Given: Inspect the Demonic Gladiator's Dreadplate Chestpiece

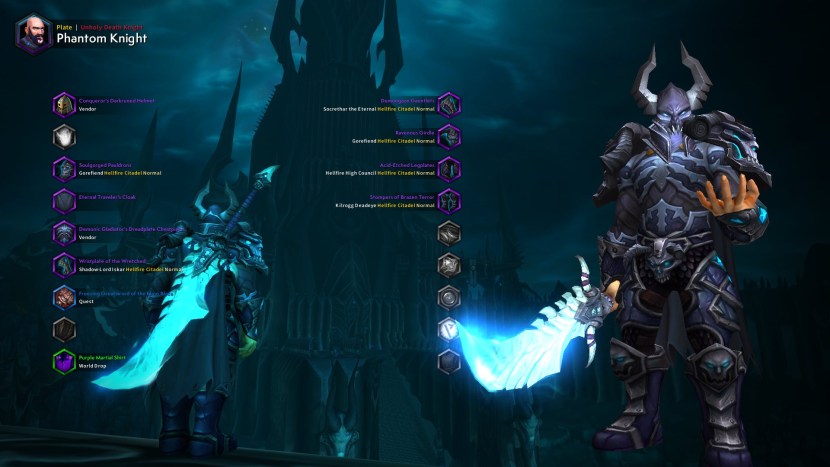Looking at the screenshot, I should click(65, 233).
